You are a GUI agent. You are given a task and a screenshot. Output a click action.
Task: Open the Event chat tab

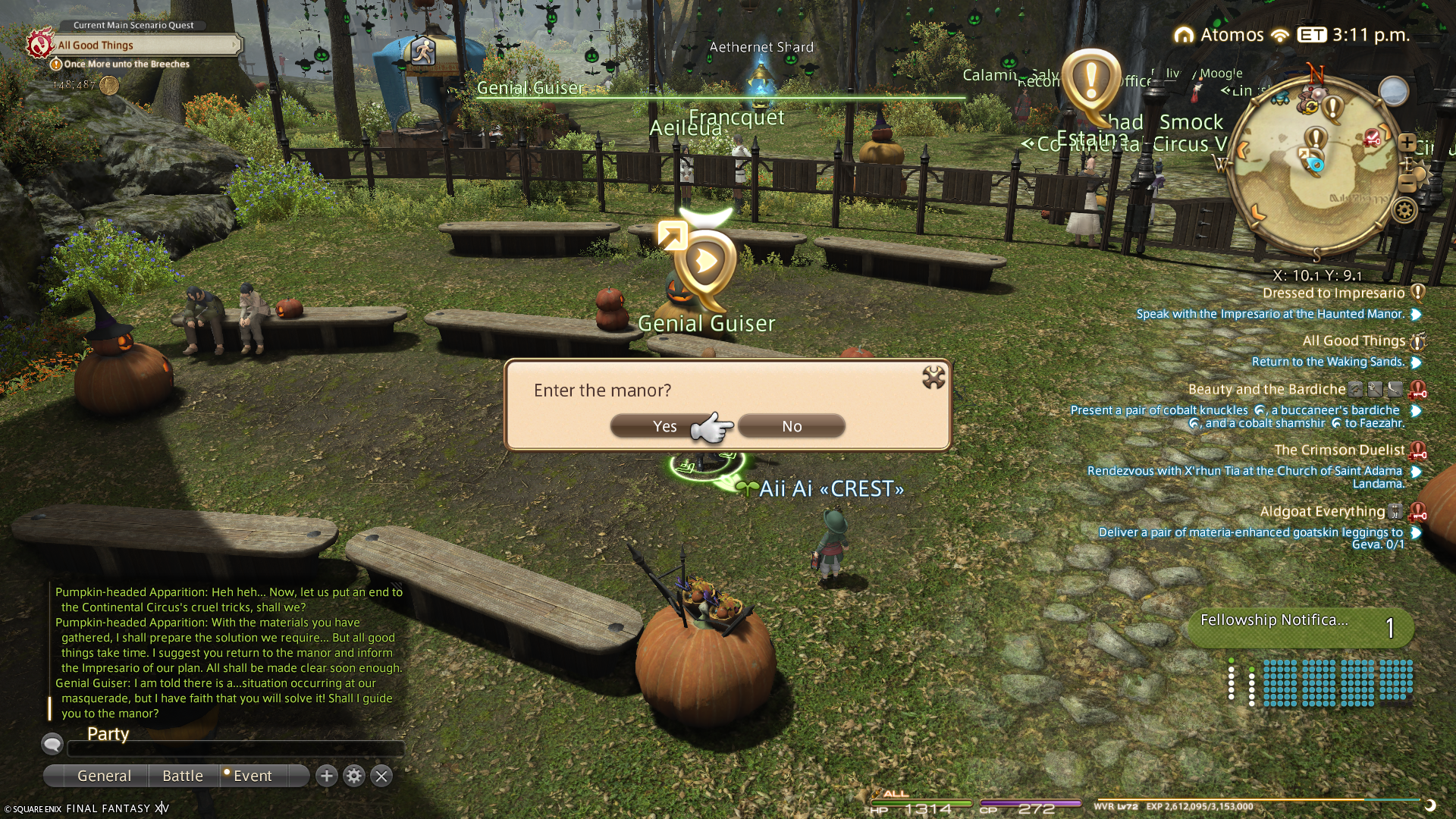click(x=253, y=776)
